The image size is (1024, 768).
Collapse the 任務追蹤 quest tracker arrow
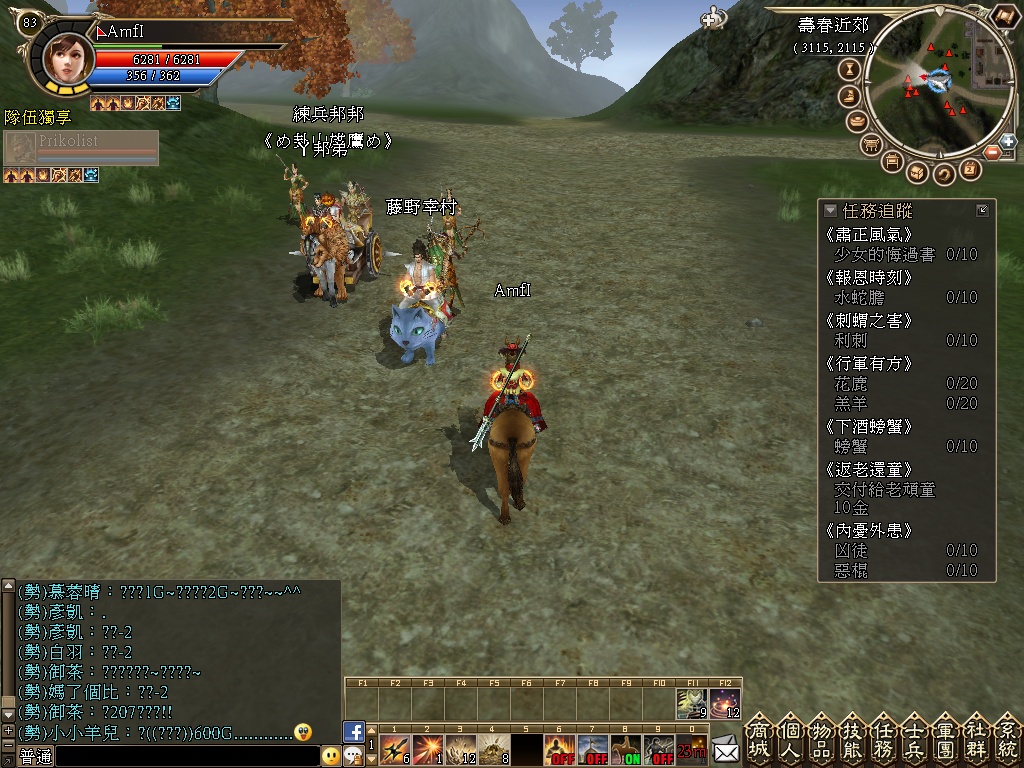tap(830, 211)
